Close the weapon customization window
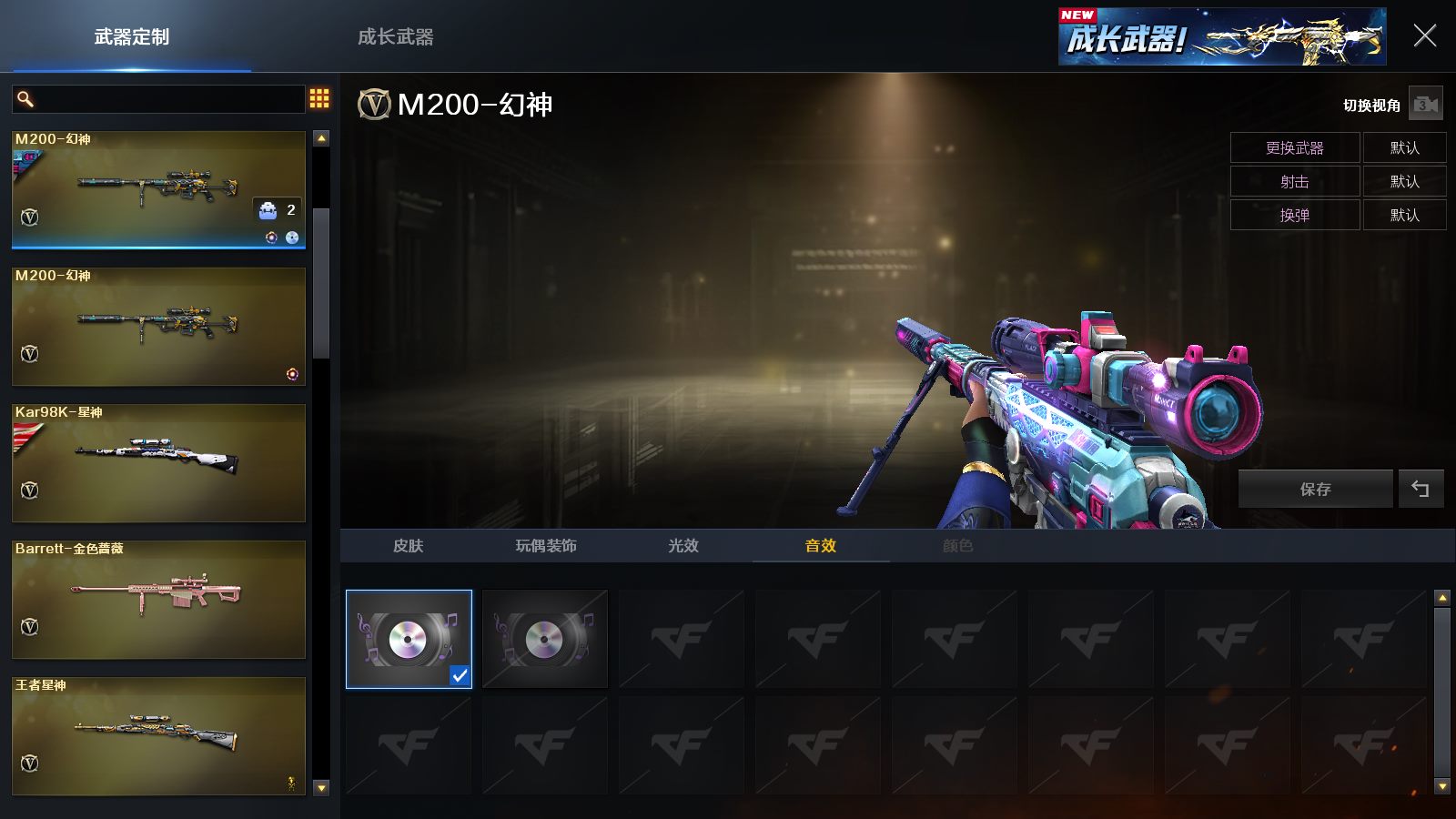This screenshot has width=1456, height=819. [x=1424, y=36]
